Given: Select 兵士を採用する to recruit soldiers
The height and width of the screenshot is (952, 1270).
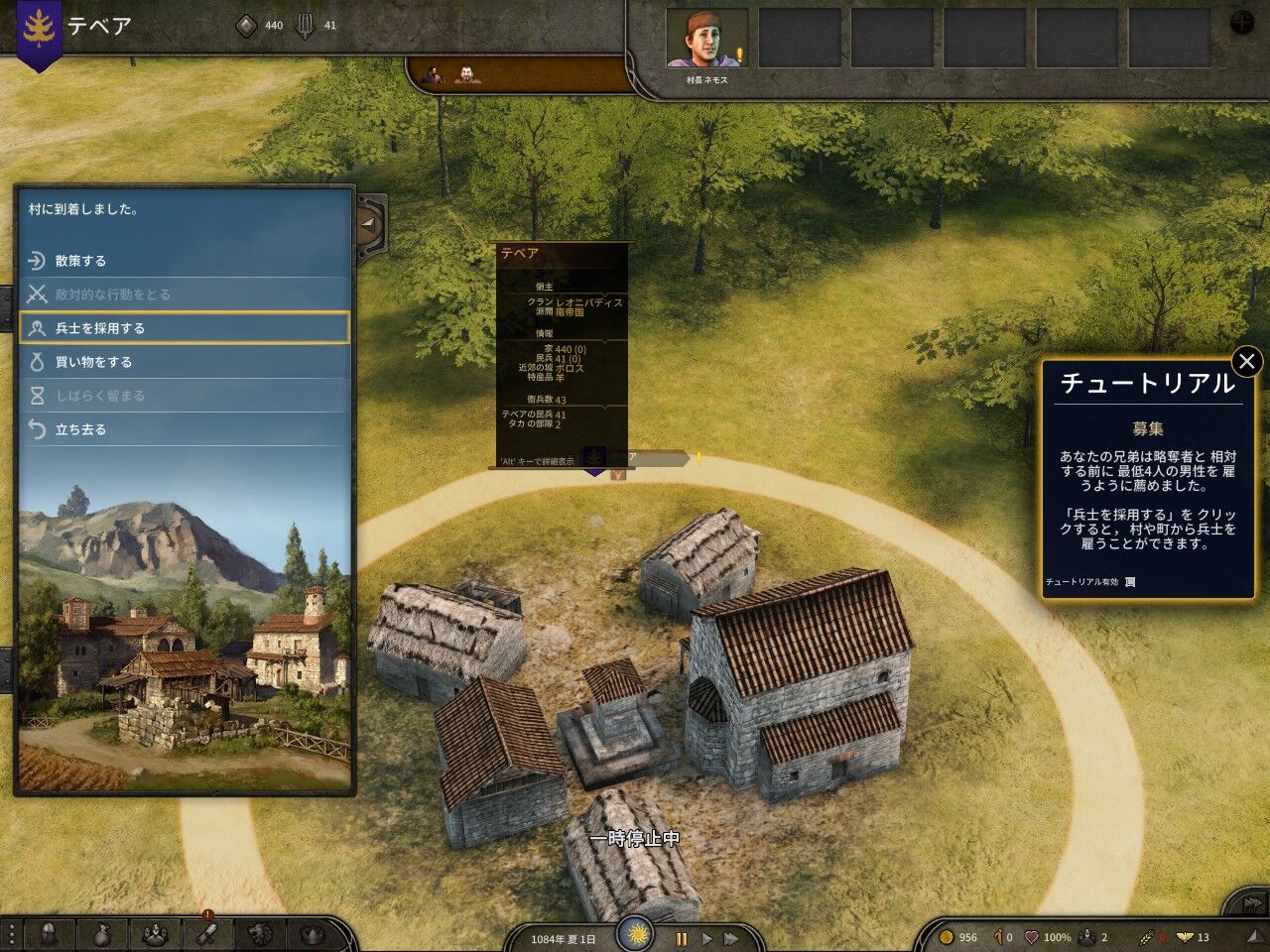Looking at the screenshot, I should 184,328.
